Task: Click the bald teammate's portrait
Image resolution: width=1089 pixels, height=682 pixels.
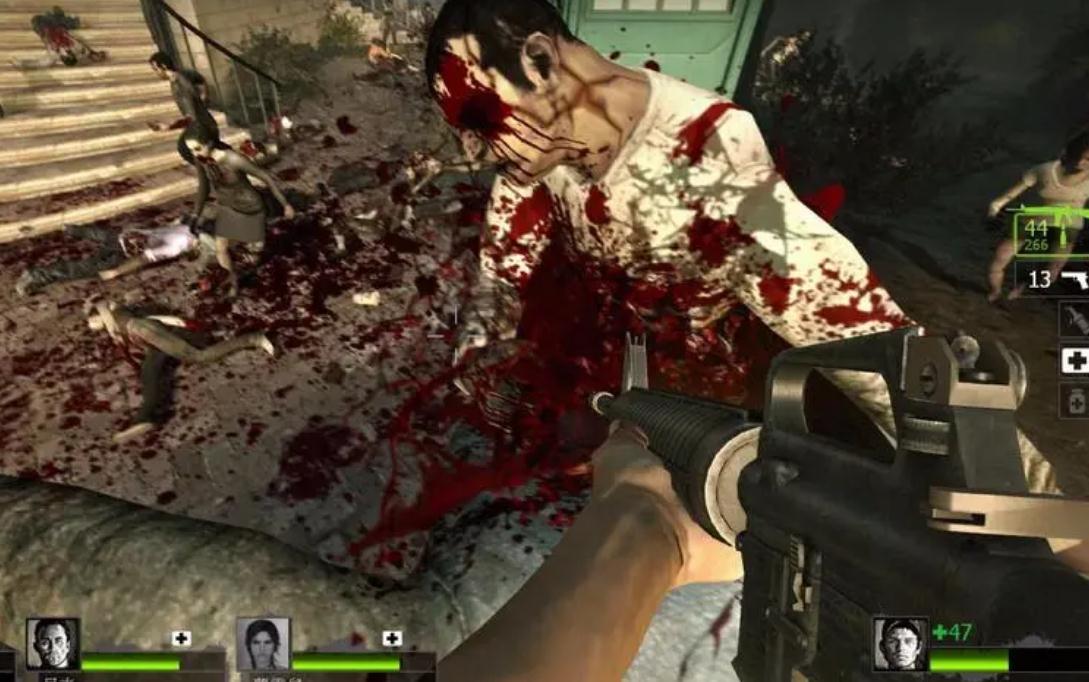Action: [53, 643]
